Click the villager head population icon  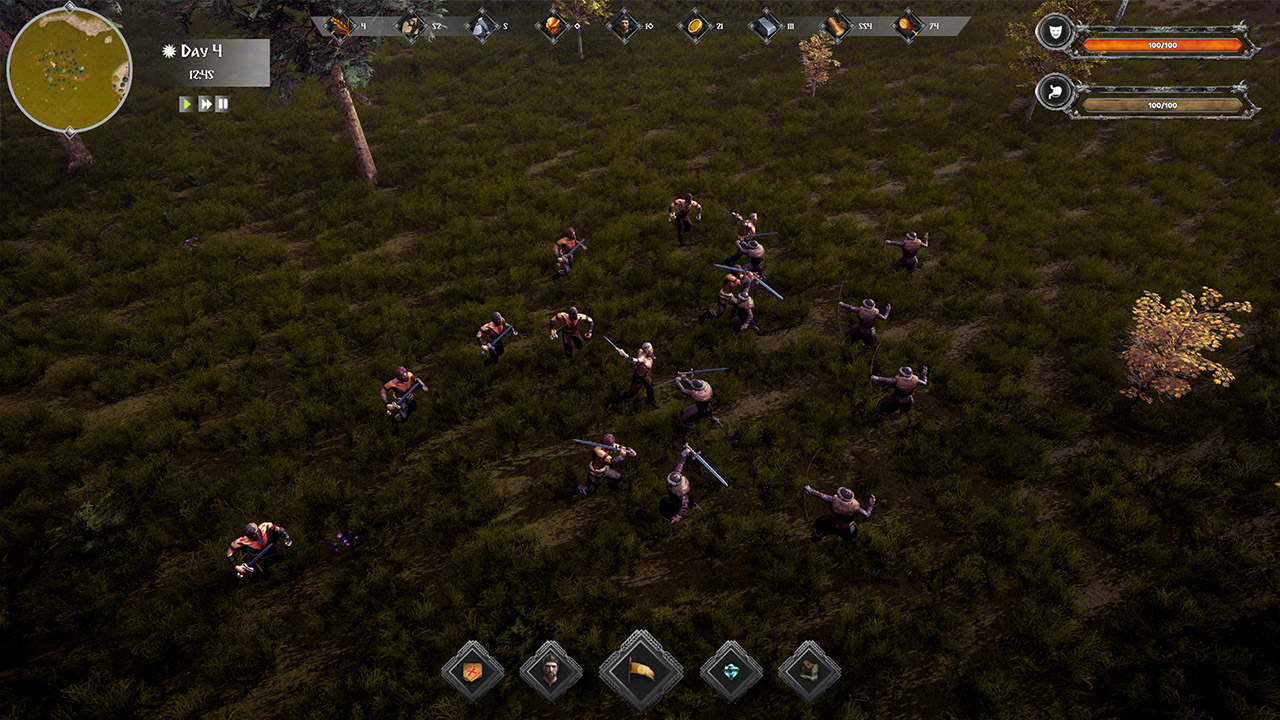coord(625,22)
